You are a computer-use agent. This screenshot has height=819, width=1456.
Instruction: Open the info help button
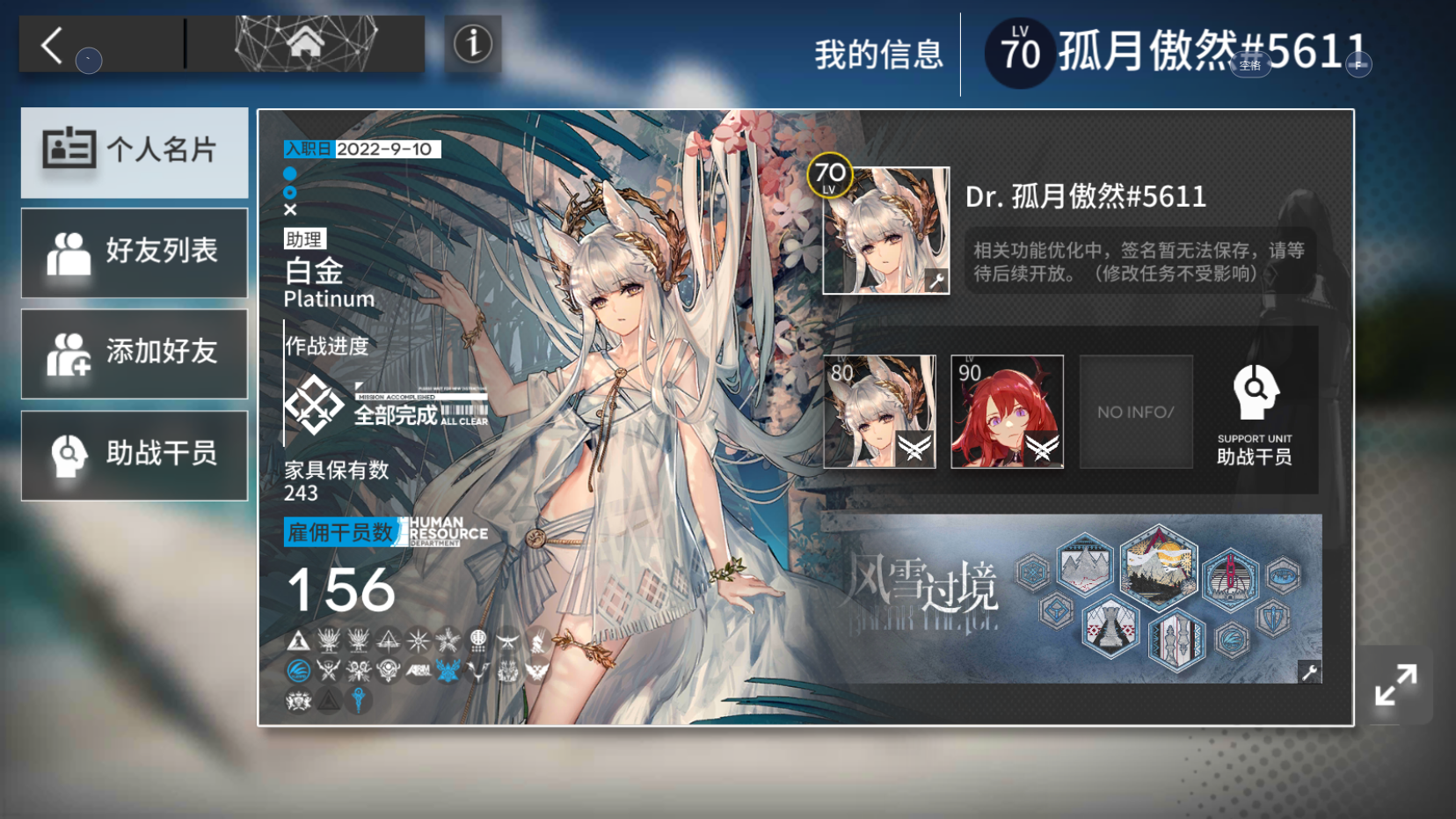tap(472, 43)
